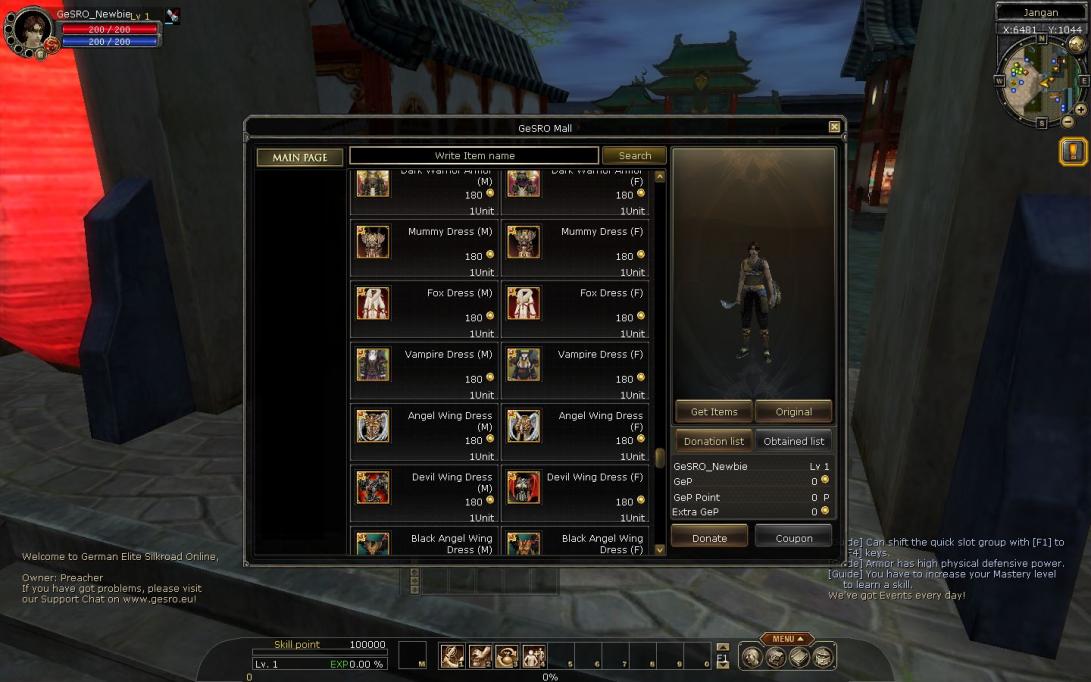Expand the bottom MENU button
The height and width of the screenshot is (682, 1091).
pyautogui.click(x=787, y=639)
